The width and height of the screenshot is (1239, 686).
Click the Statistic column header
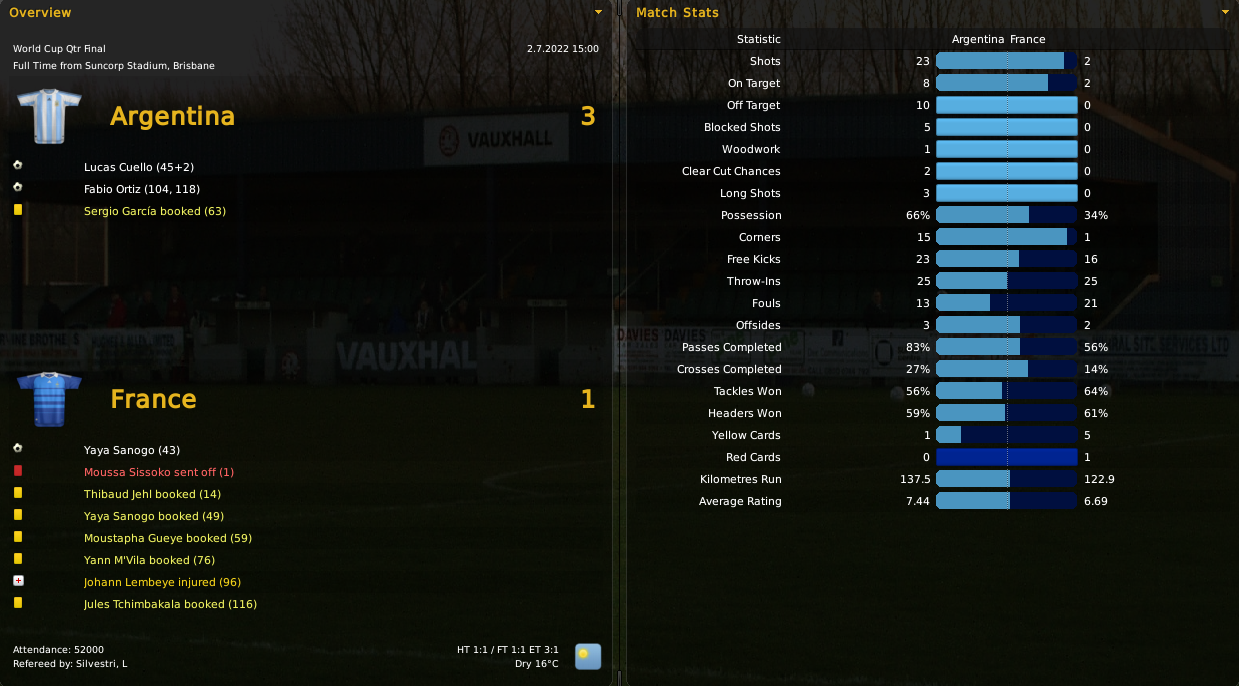coord(758,39)
